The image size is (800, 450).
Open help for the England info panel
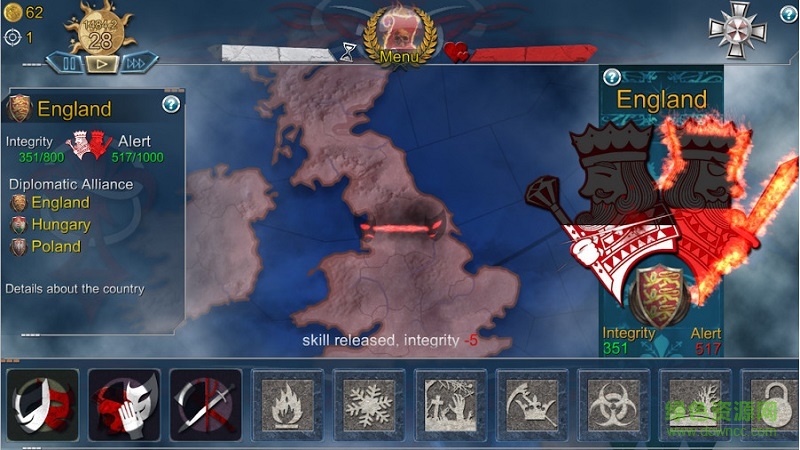click(x=171, y=104)
